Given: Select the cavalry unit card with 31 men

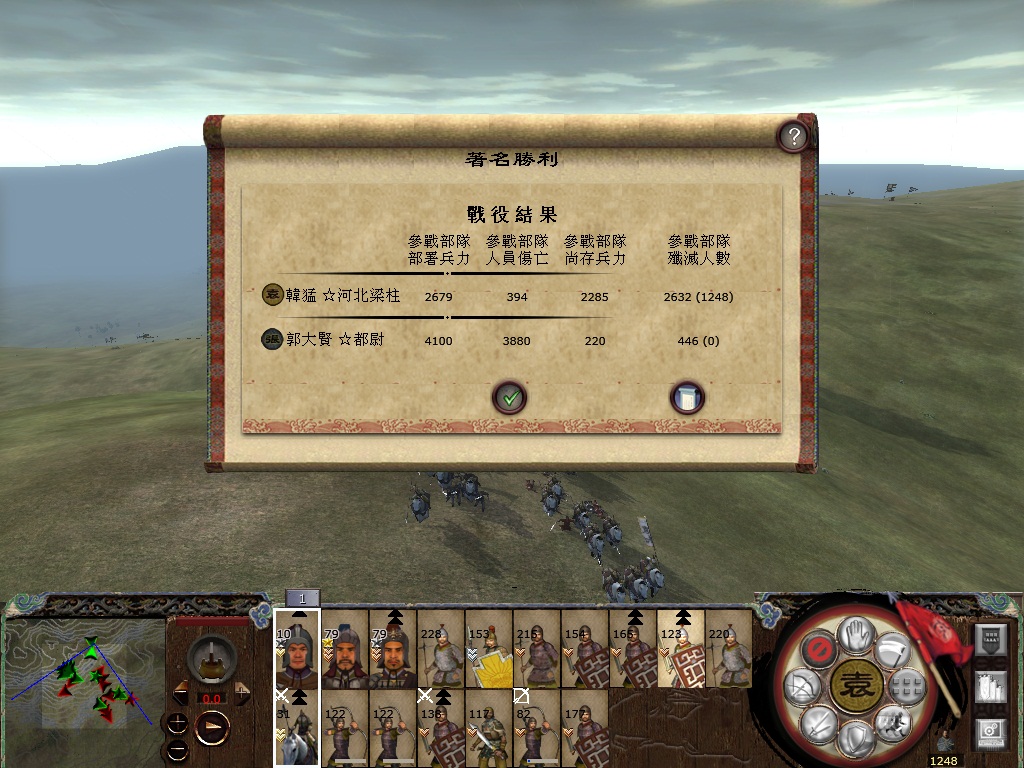Looking at the screenshot, I should pos(297,731).
